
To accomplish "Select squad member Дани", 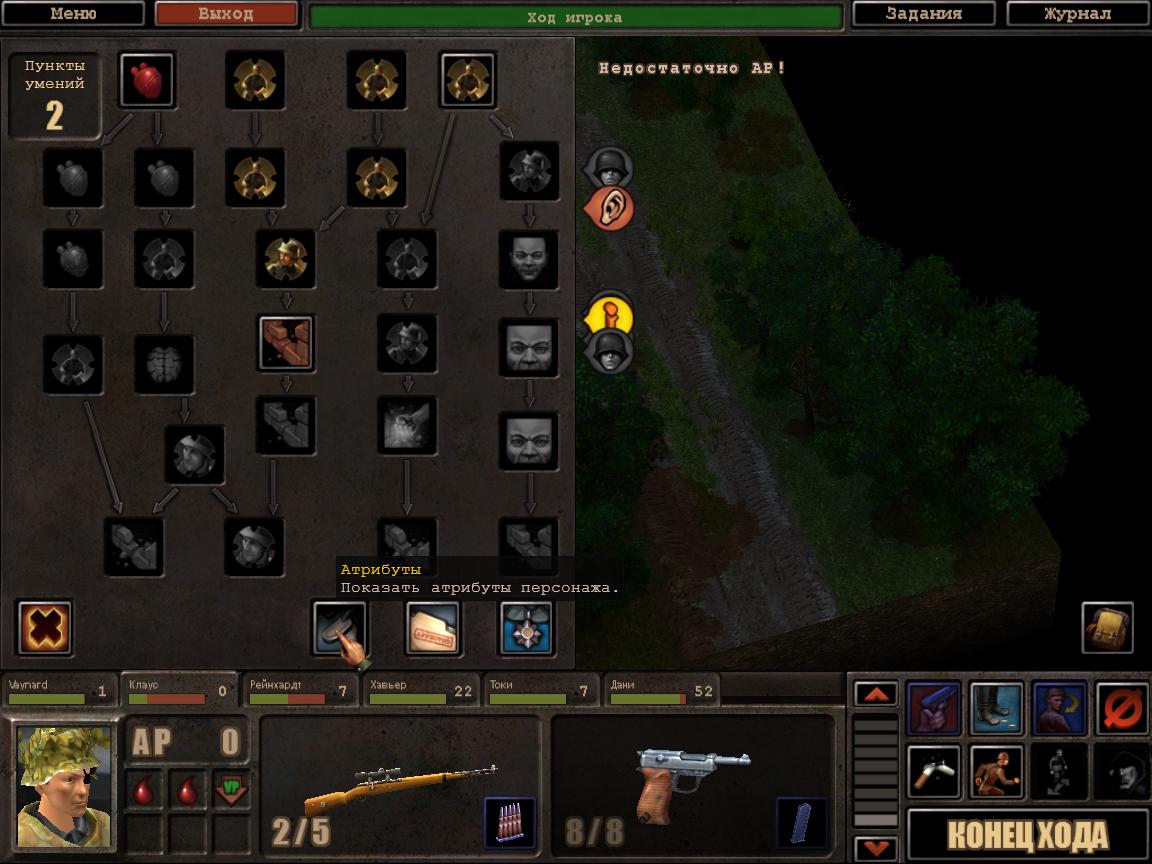I will click(x=660, y=690).
